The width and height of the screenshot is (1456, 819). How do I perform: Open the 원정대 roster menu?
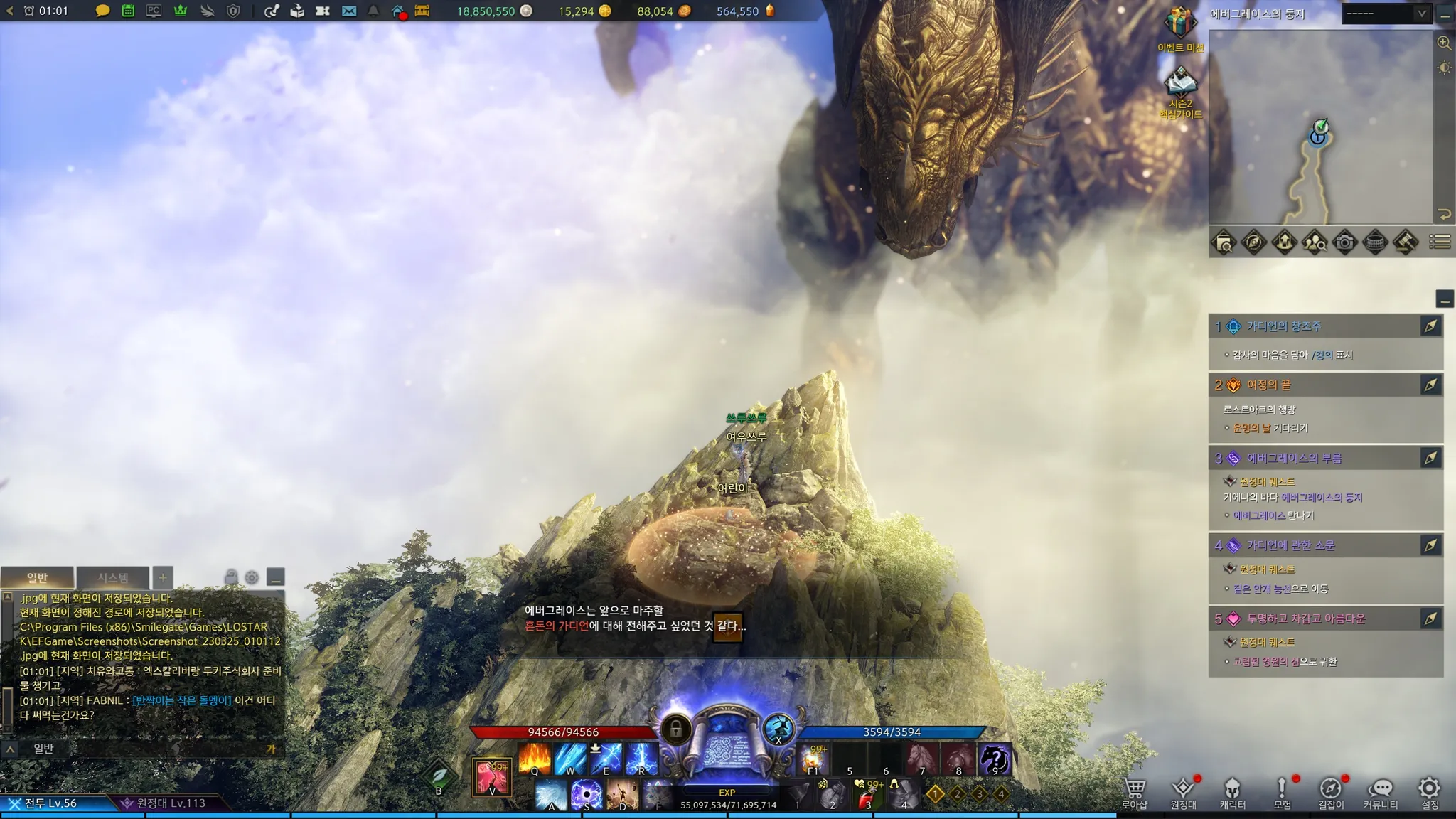pyautogui.click(x=1184, y=792)
